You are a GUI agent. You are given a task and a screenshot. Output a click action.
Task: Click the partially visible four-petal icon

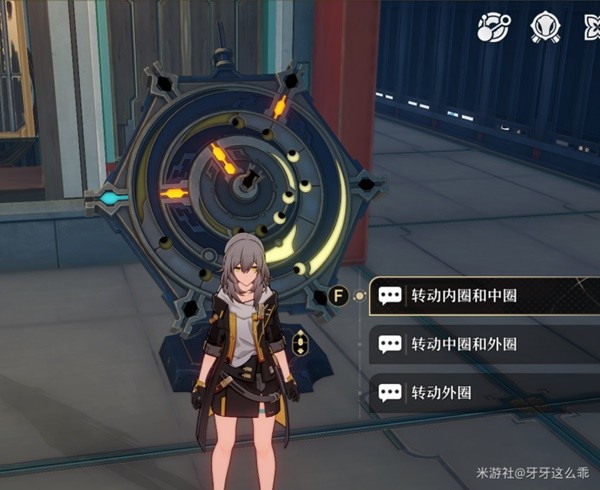(x=592, y=26)
